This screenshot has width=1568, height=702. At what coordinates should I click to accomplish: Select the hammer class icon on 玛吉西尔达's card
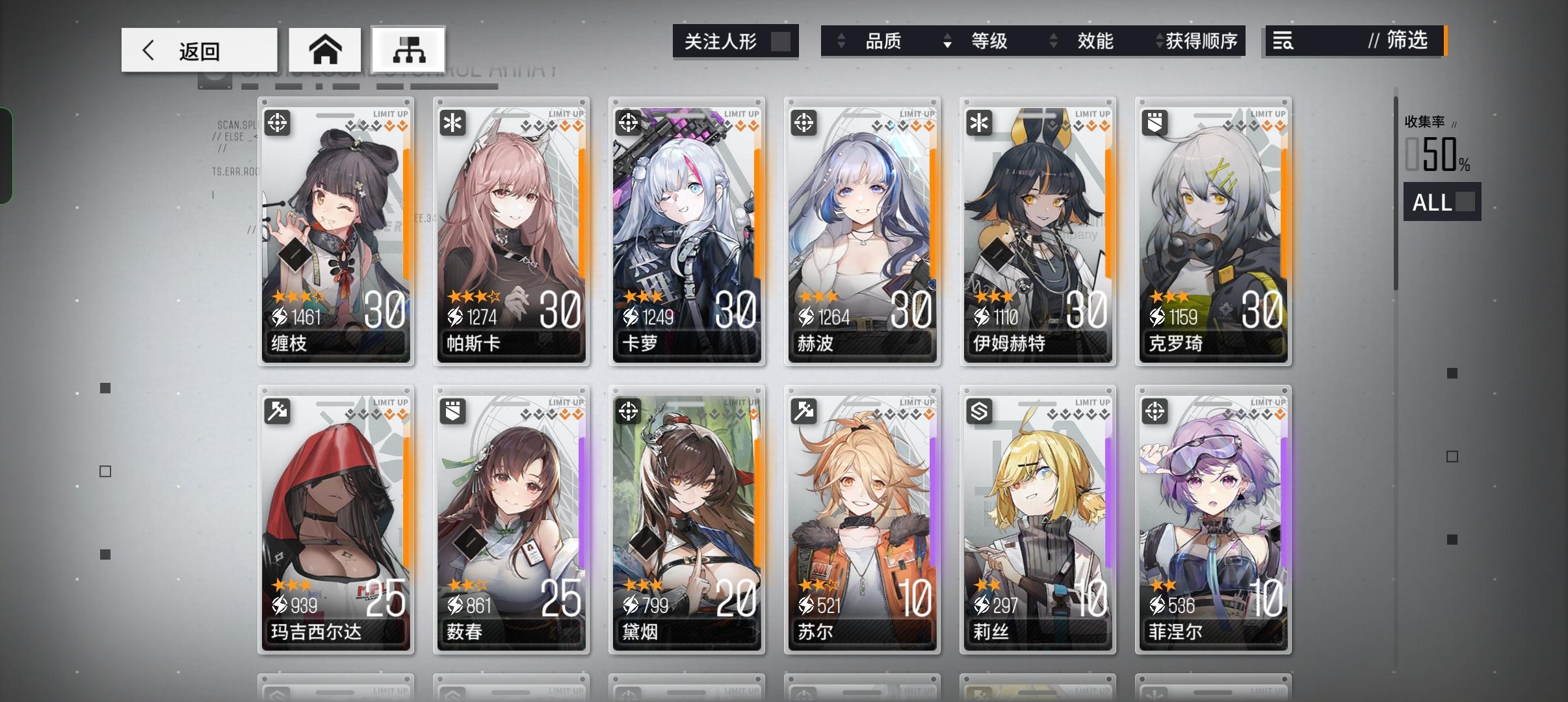point(278,412)
